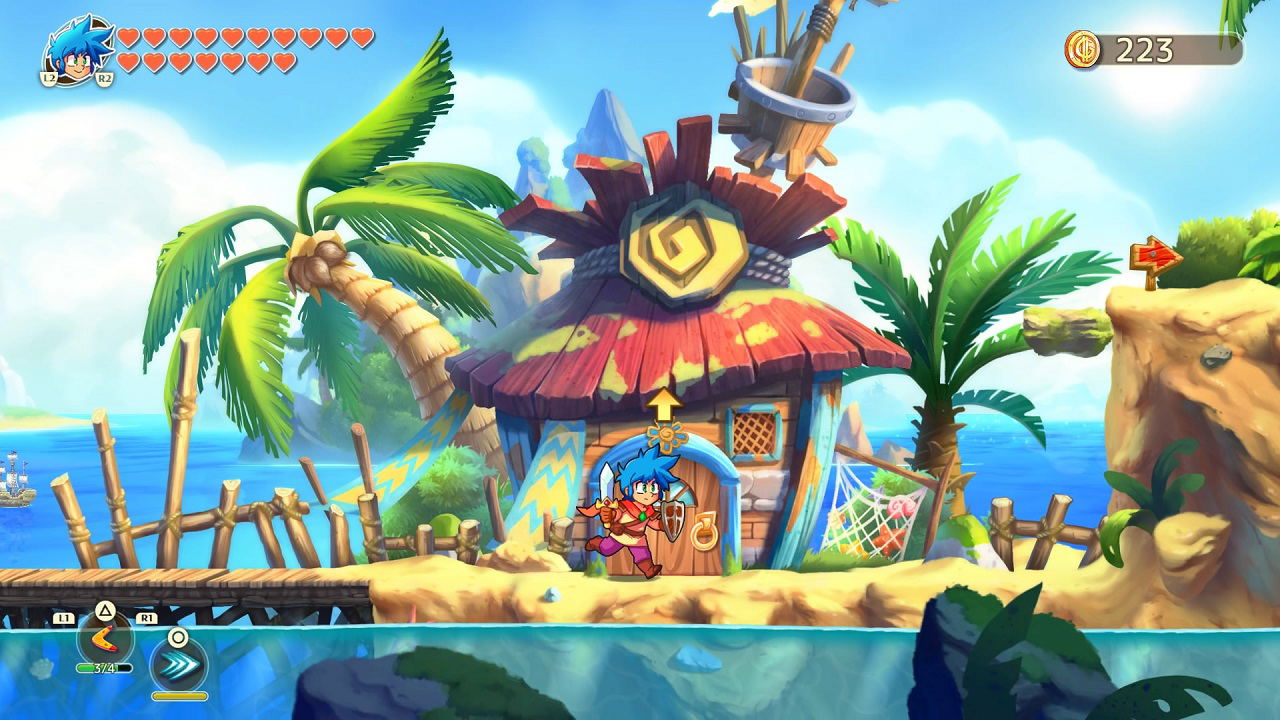Toggle the L1 shoulder button label

click(66, 617)
